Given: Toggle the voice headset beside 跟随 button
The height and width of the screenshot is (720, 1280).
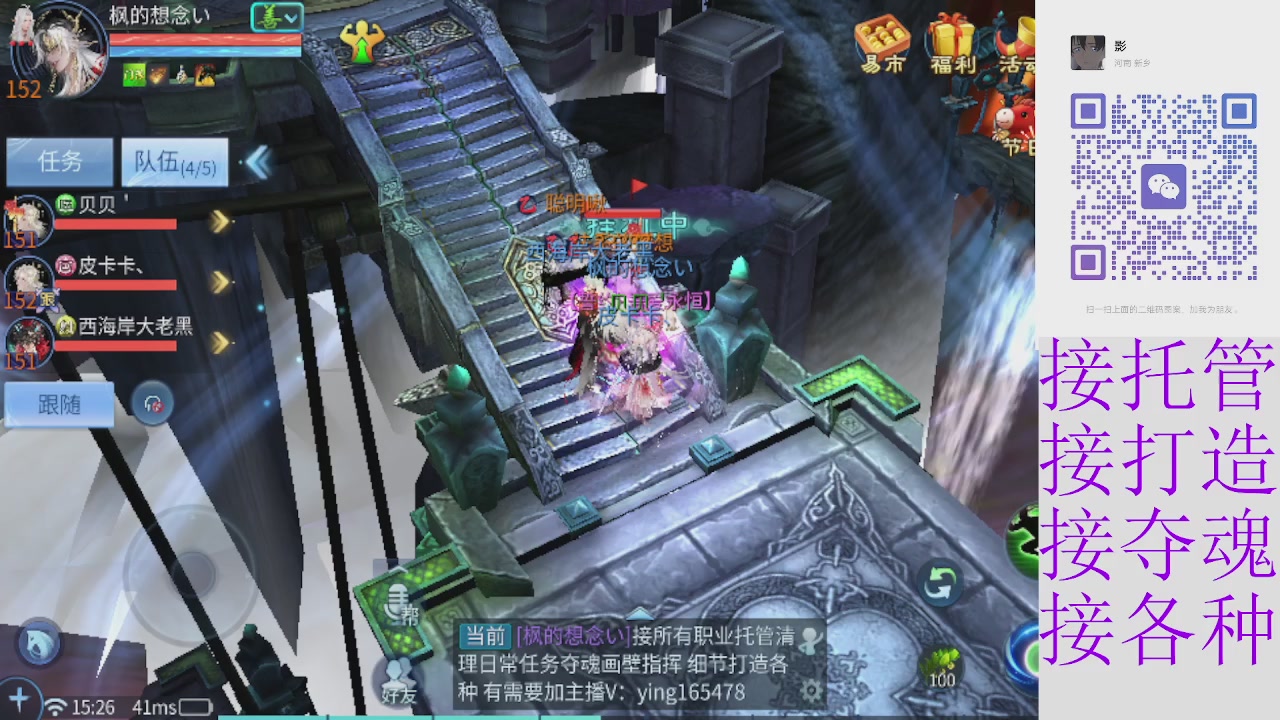Looking at the screenshot, I should (152, 403).
